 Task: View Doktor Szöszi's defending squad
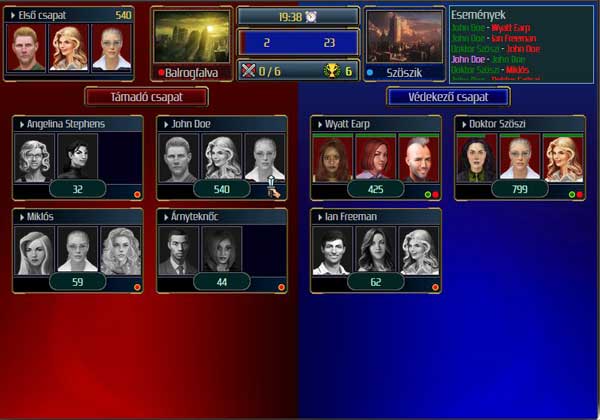(519, 159)
